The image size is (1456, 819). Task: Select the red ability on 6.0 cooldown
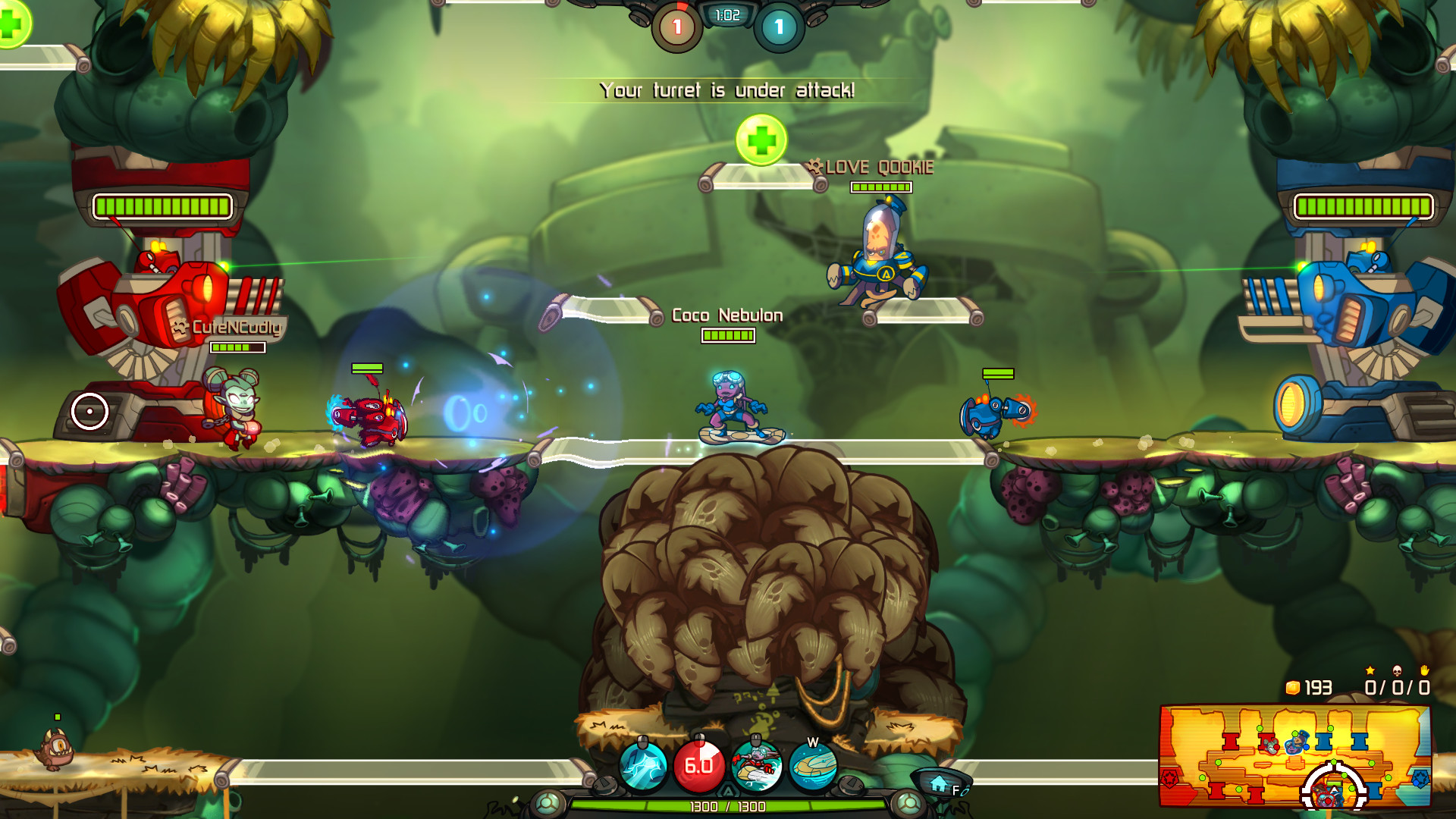pyautogui.click(x=701, y=766)
